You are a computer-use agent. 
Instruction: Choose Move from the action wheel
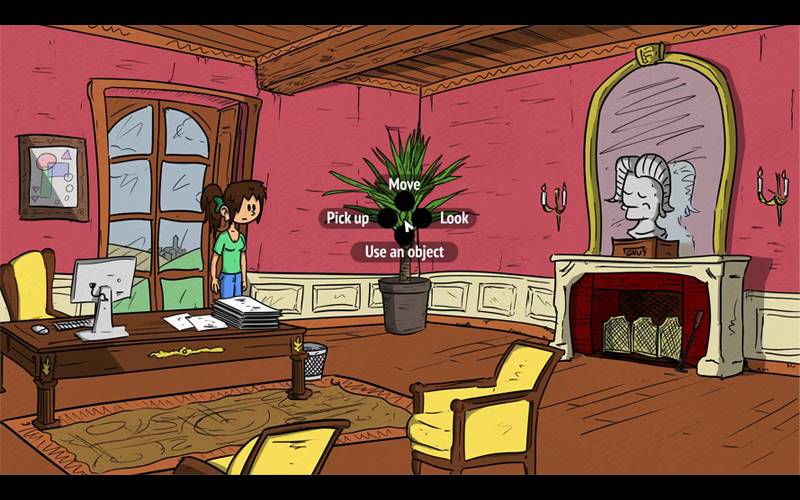click(x=404, y=185)
